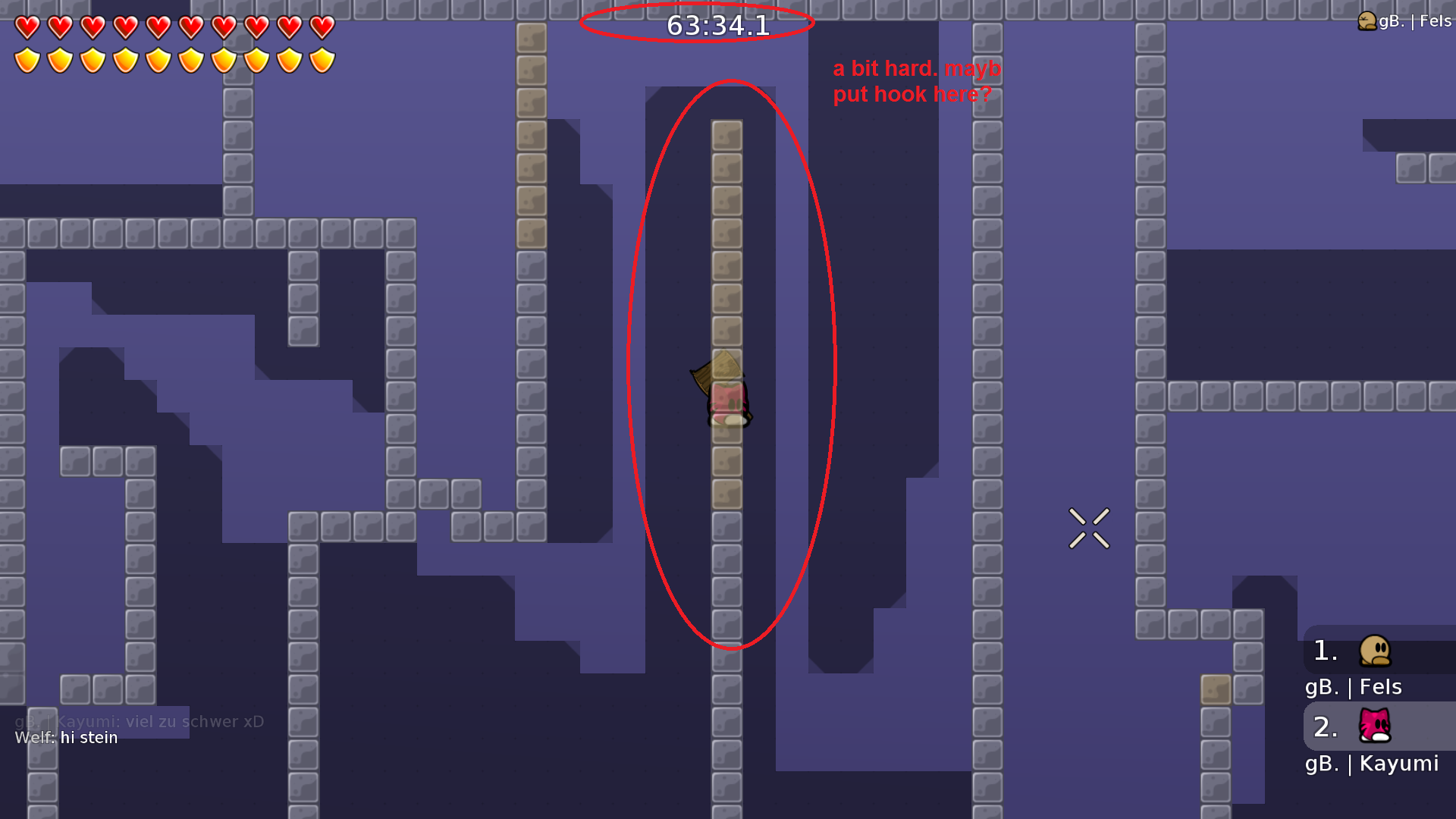This screenshot has height=819, width=1456.
Task: Click the first heart in the health bar
Action: tap(27, 27)
